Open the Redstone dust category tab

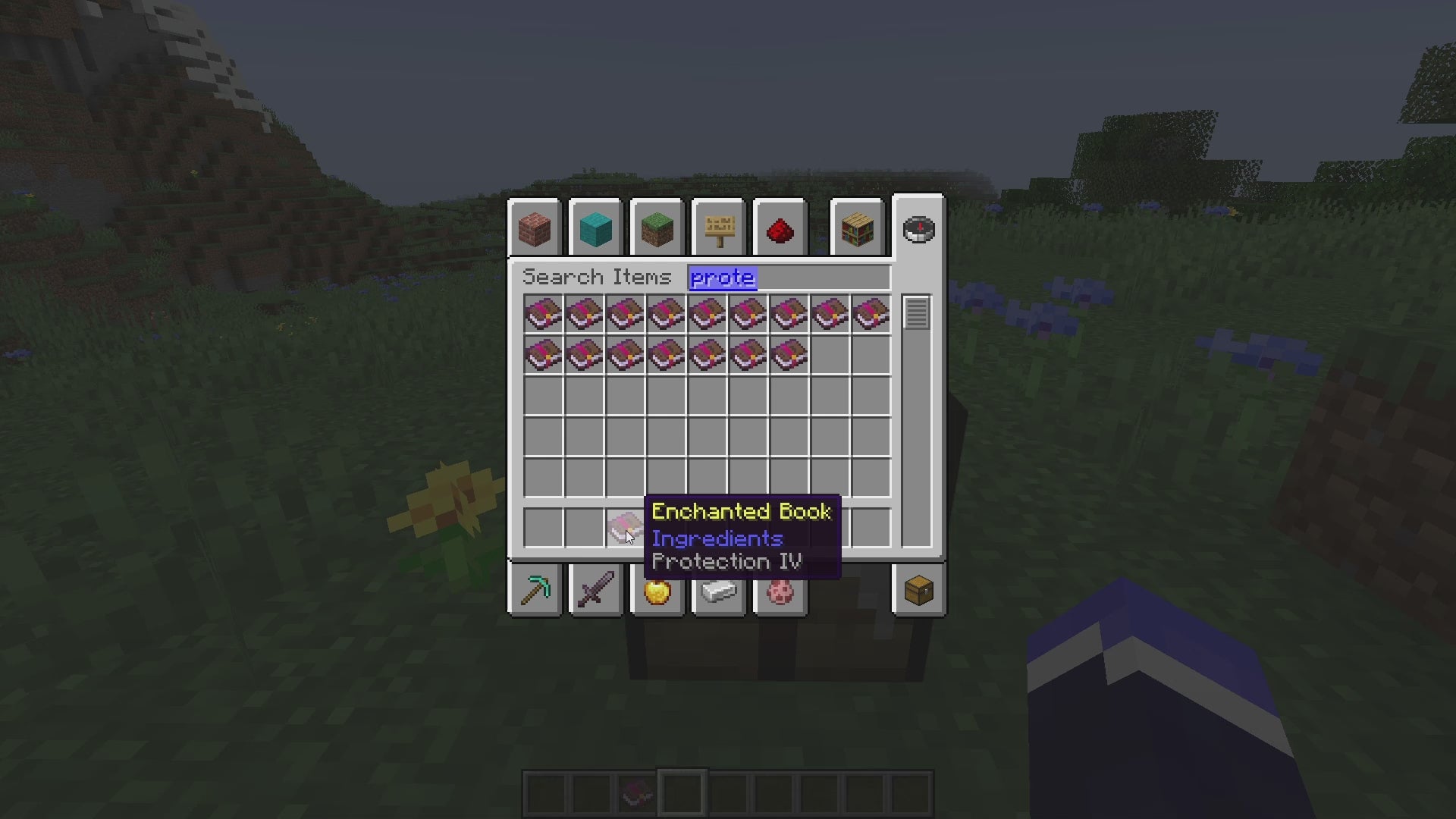(780, 230)
